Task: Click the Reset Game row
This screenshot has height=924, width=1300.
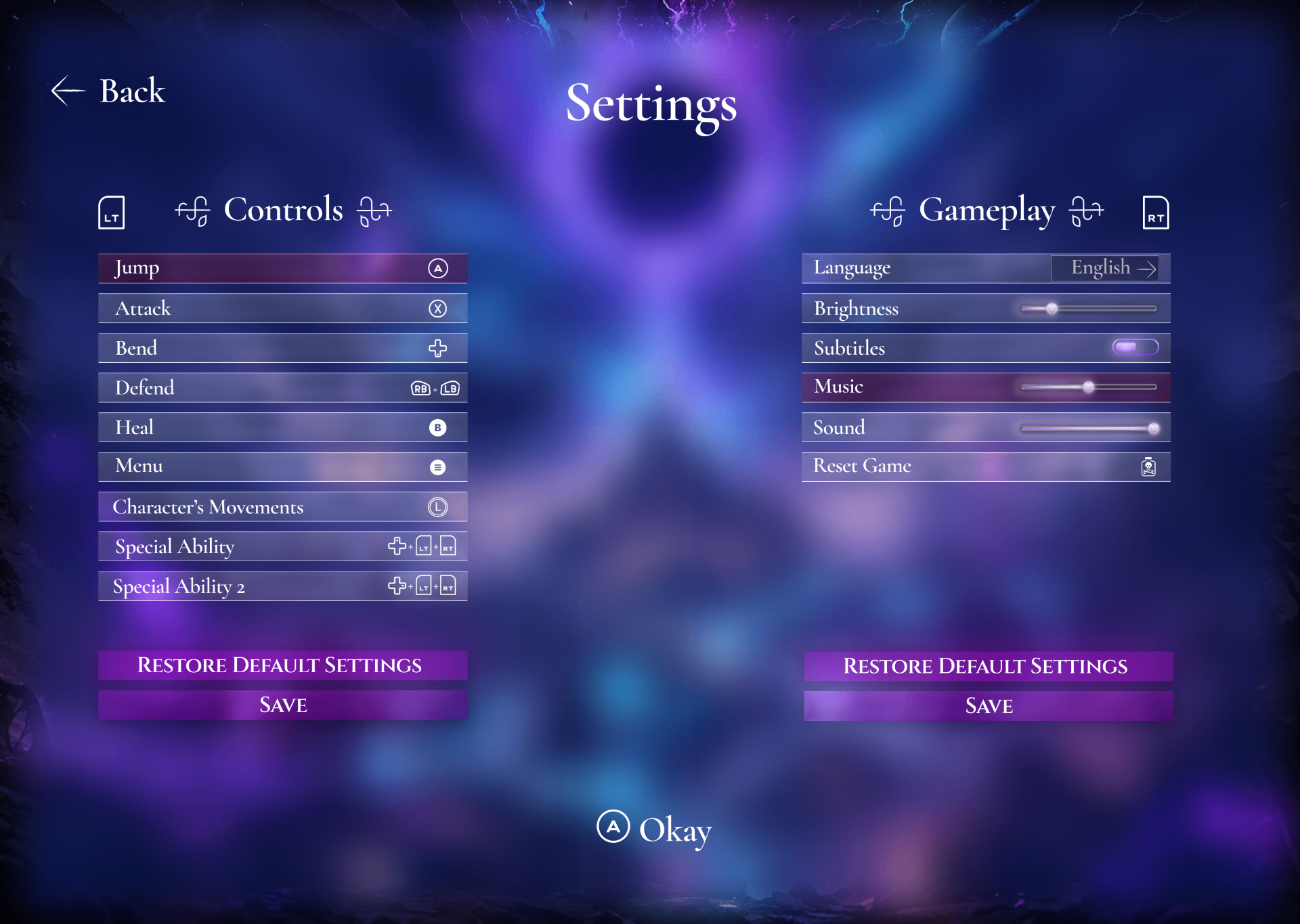Action: (x=986, y=466)
